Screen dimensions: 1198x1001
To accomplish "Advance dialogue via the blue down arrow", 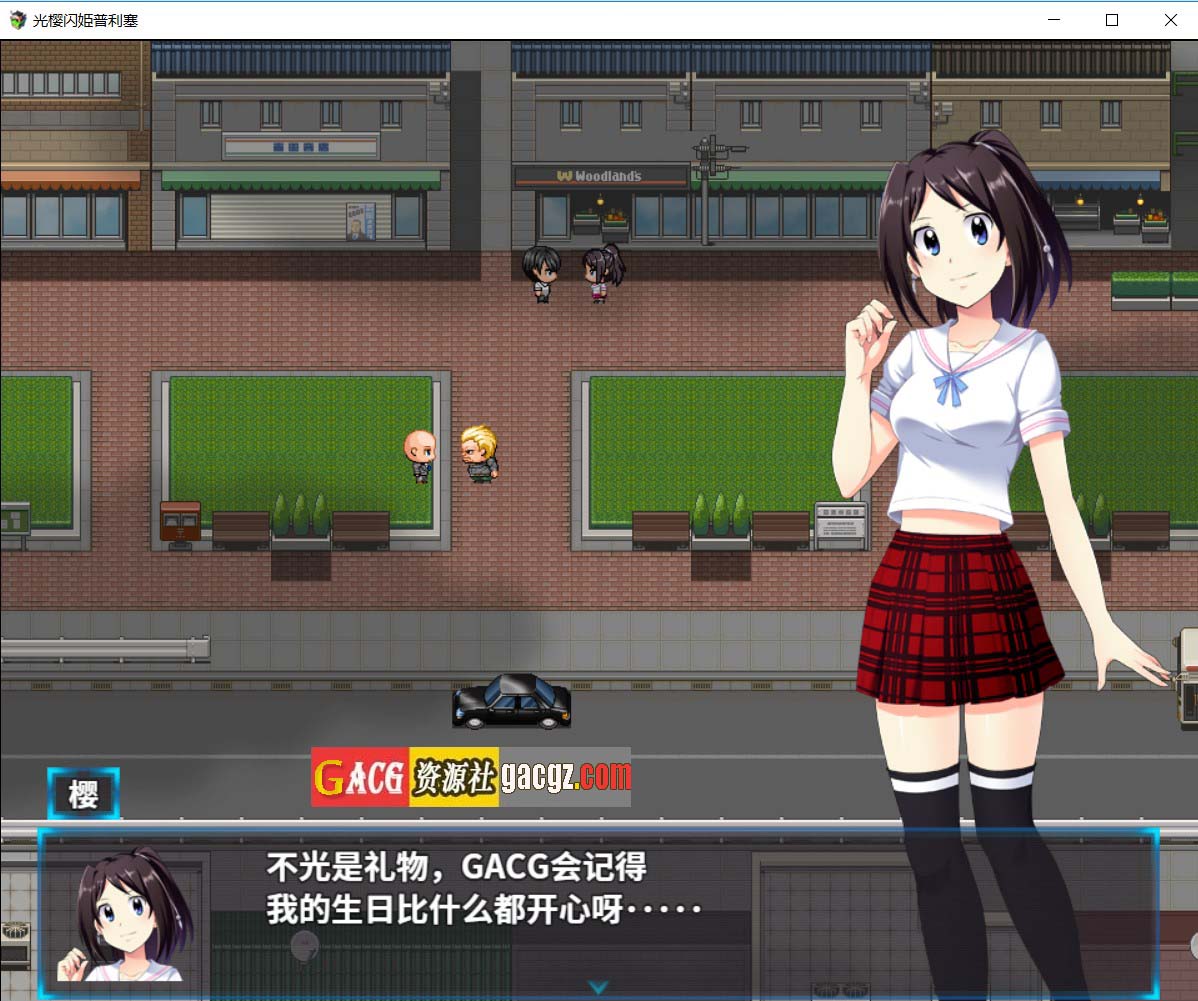I will (598, 987).
